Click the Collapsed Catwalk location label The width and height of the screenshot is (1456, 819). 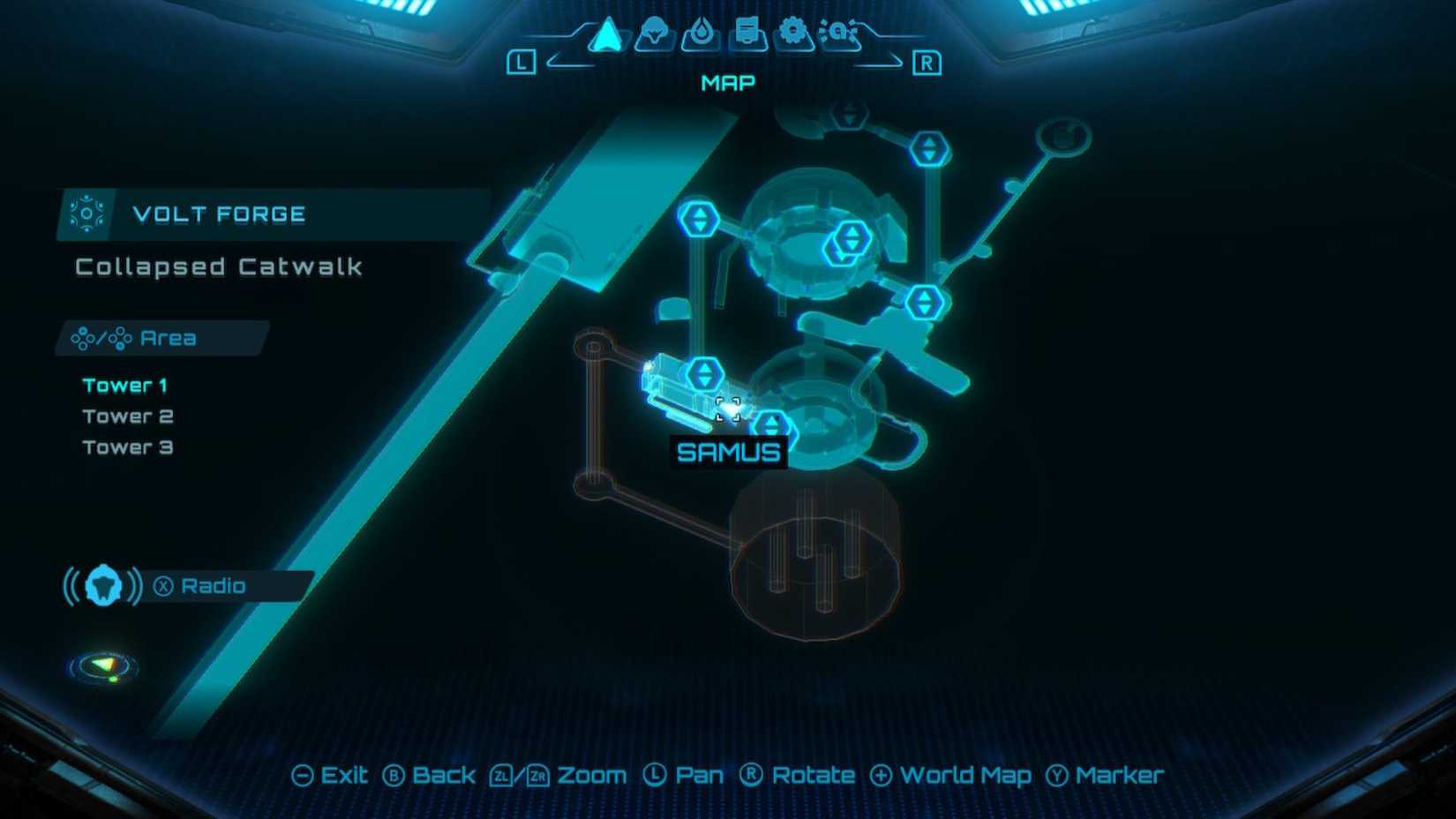click(218, 267)
